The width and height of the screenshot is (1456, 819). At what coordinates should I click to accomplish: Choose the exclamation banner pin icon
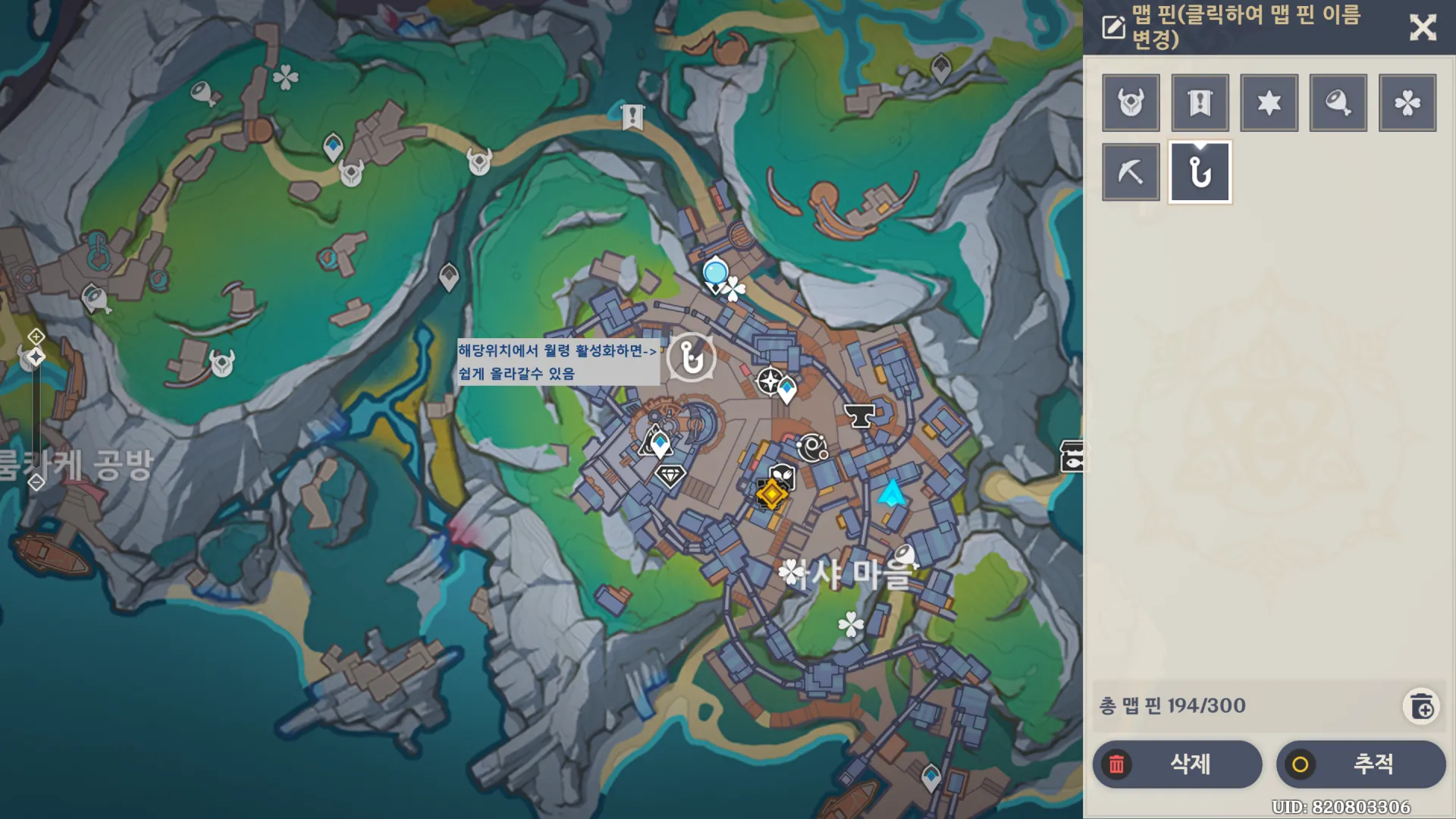click(1200, 102)
